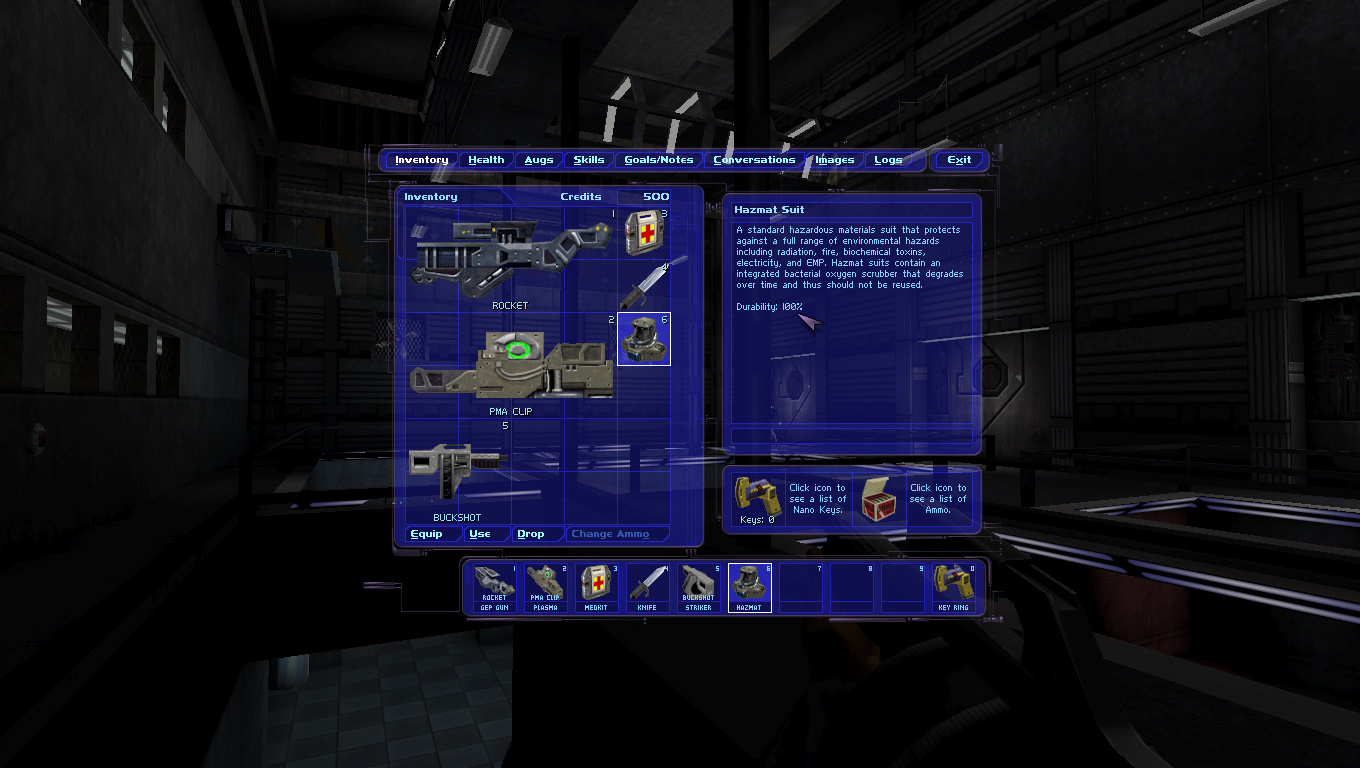Click the PMA Clip plasma icon in hotbar
Image resolution: width=1360 pixels, height=768 pixels.
545,588
